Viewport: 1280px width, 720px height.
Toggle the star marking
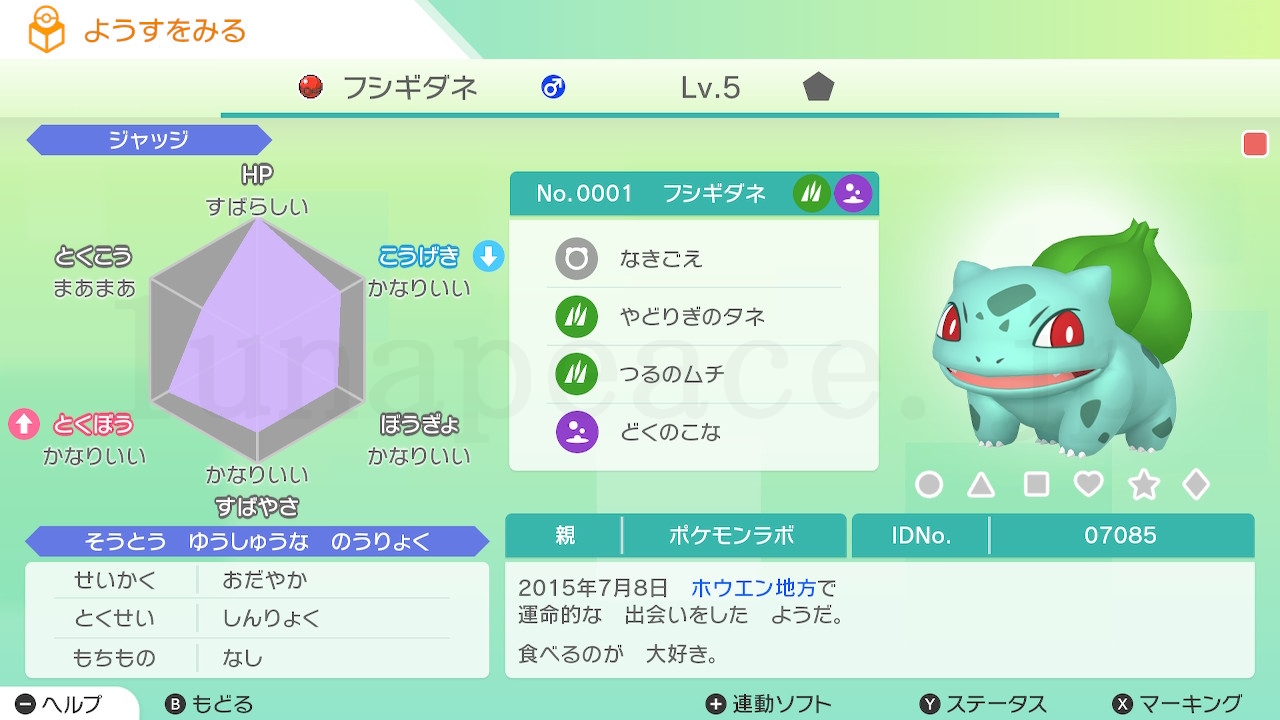[x=1142, y=484]
